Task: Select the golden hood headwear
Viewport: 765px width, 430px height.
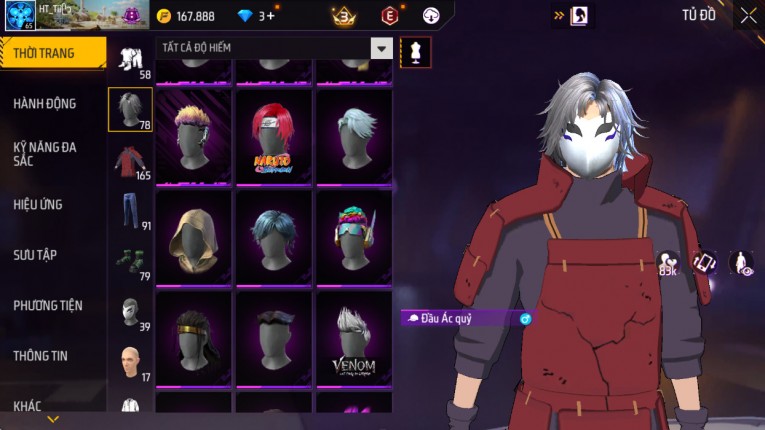Action: 193,237
